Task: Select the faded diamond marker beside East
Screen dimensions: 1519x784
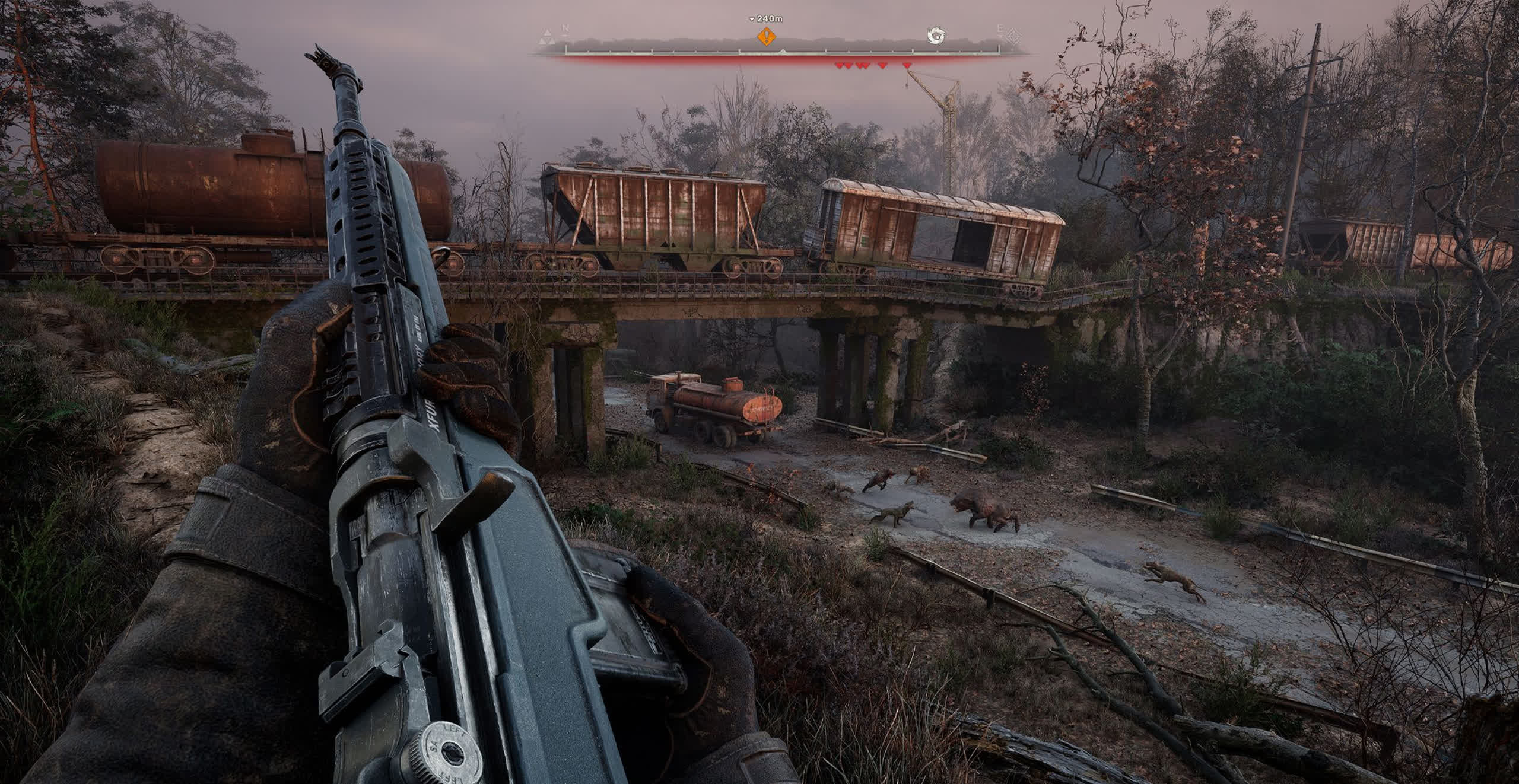Action: click(1012, 36)
